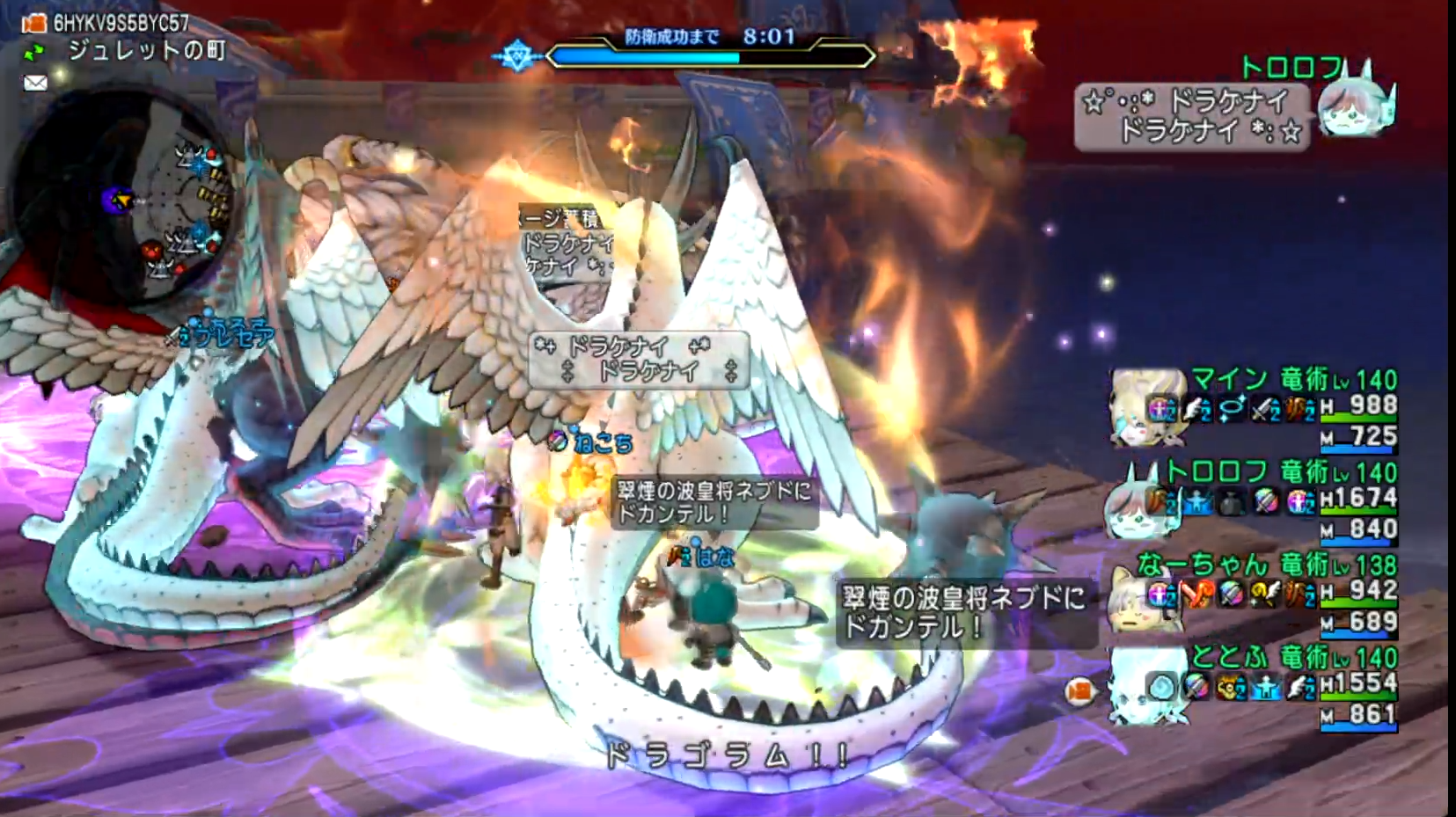Click the orange status badge beside ととふ

1079,692
